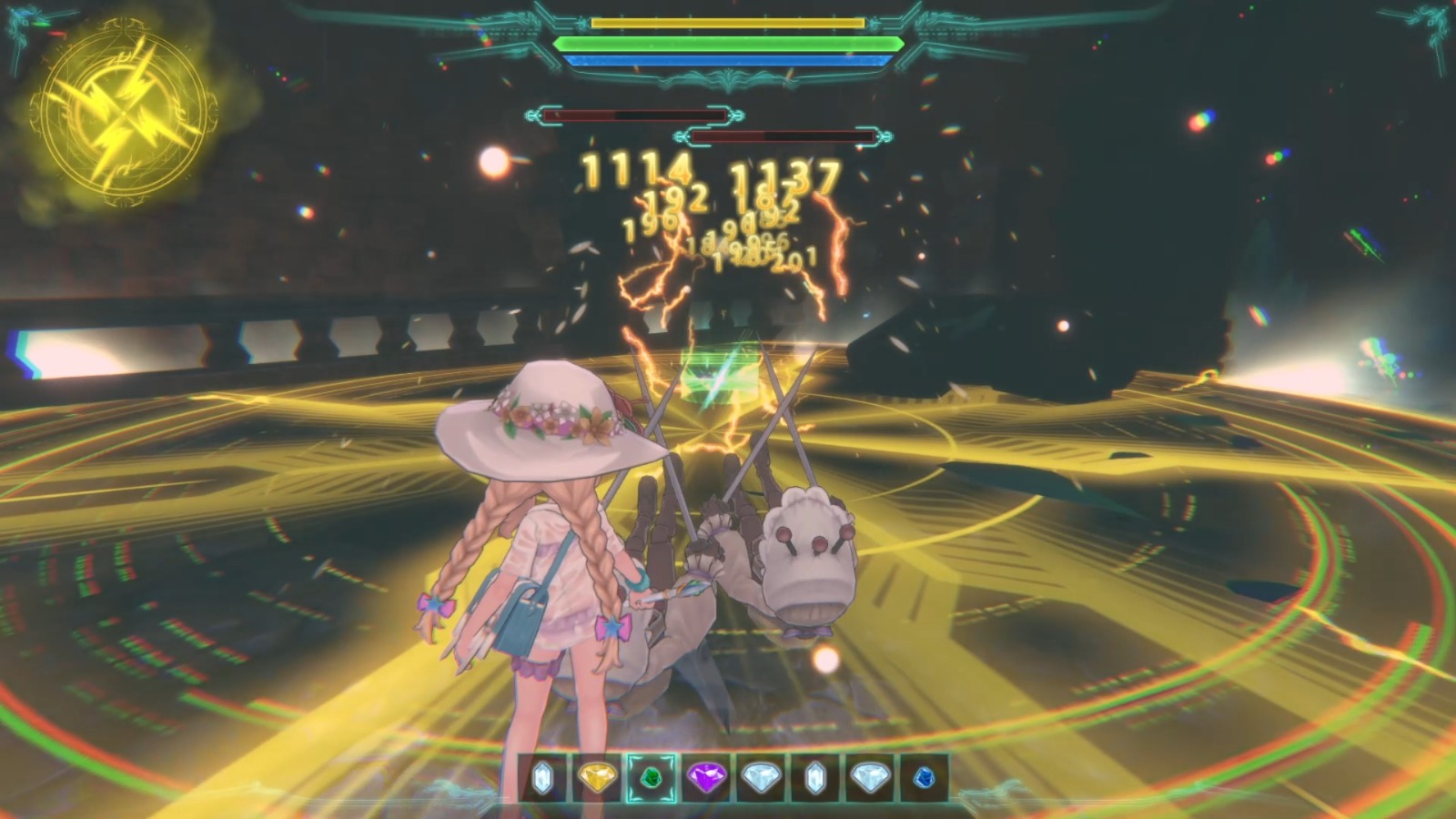Viewport: 1456px width, 819px height.
Task: Select the white crystal in the first item slot
Action: (x=541, y=779)
